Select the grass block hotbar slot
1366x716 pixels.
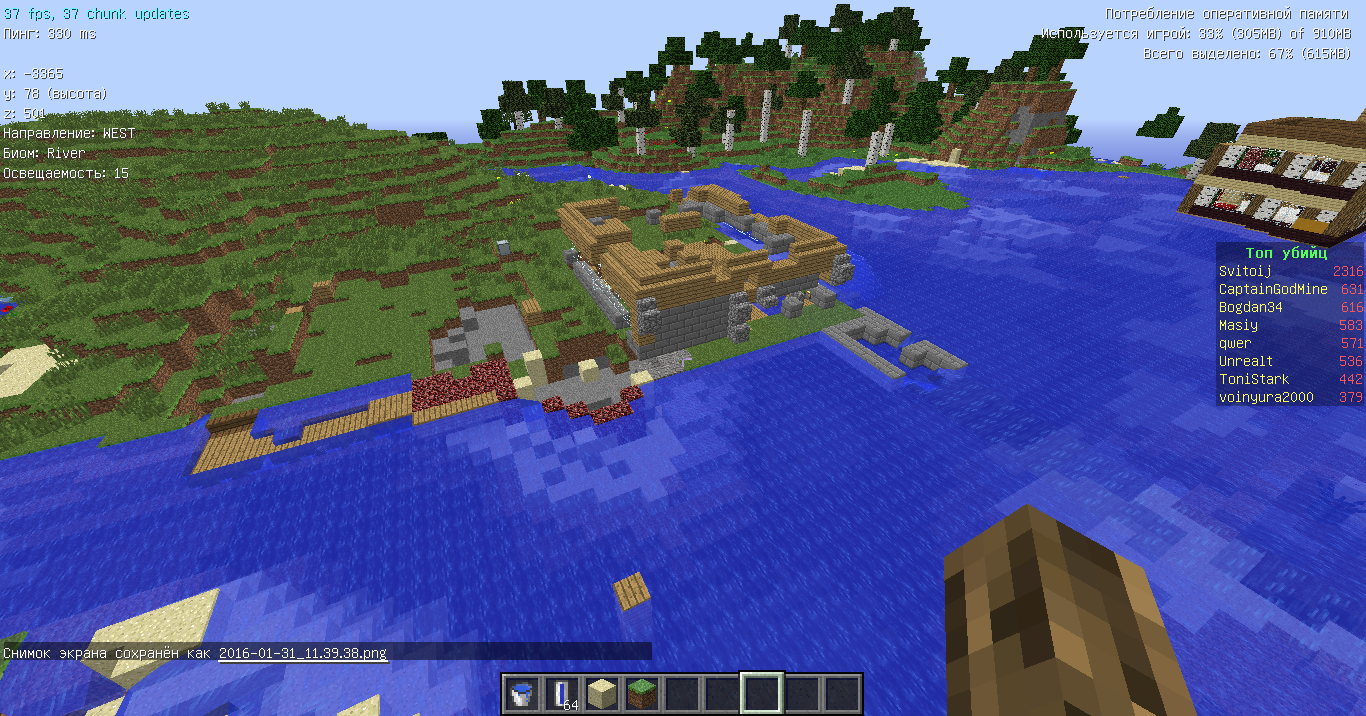point(641,693)
